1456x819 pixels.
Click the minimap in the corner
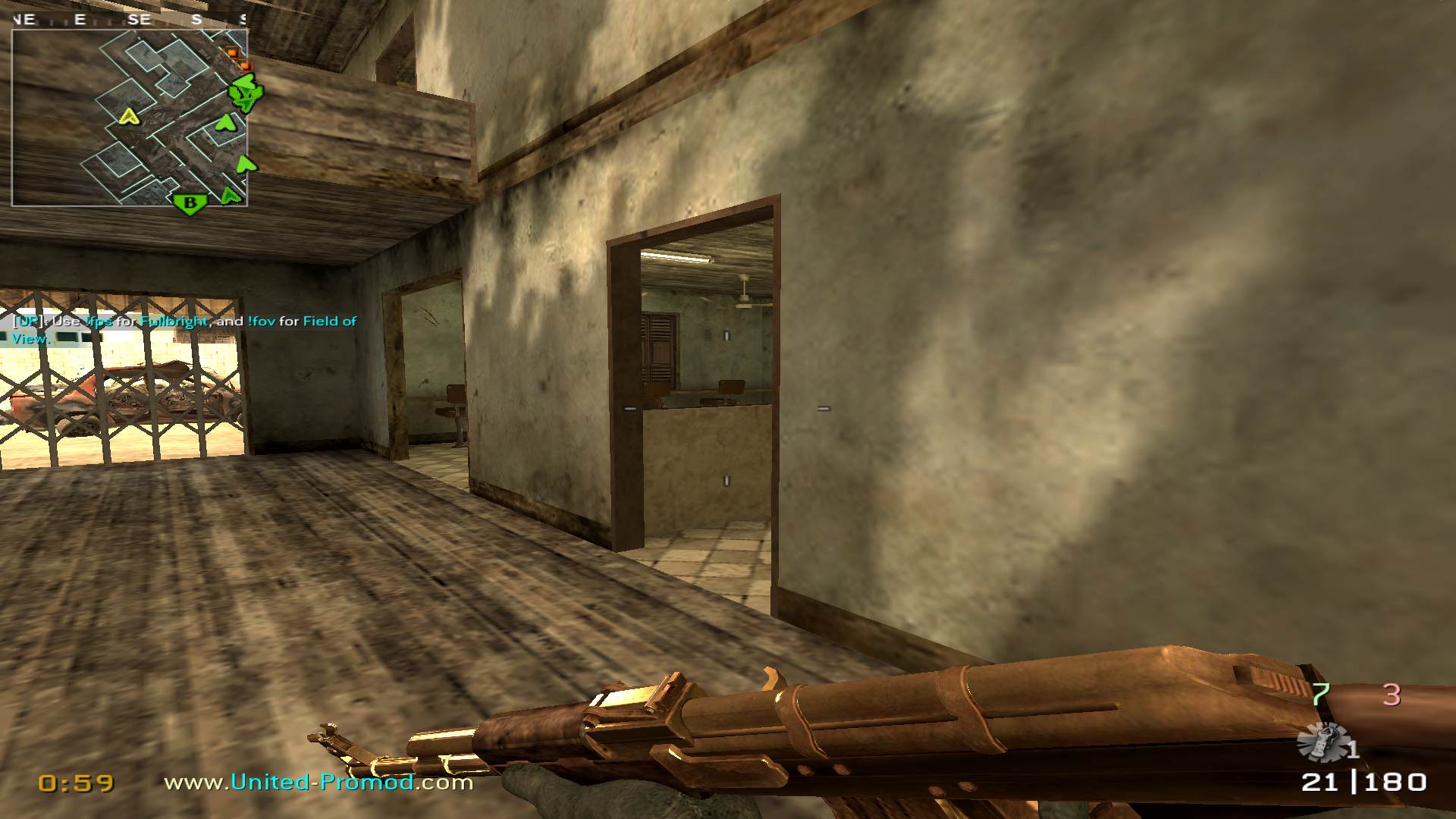pos(129,118)
